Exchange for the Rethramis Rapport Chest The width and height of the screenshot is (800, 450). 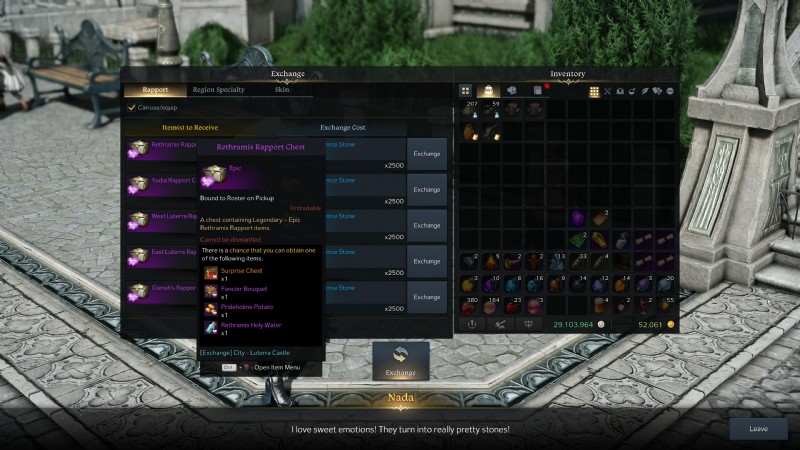427,153
